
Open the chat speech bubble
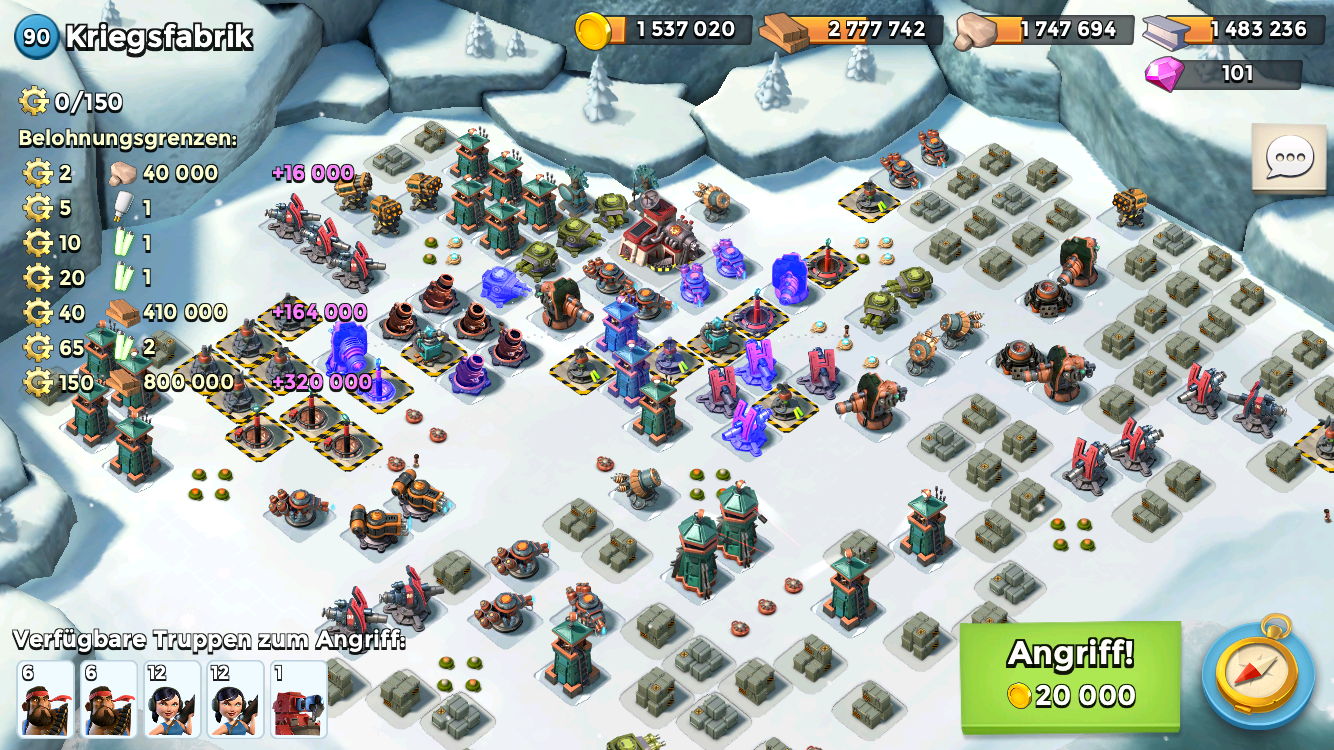[x=1288, y=159]
